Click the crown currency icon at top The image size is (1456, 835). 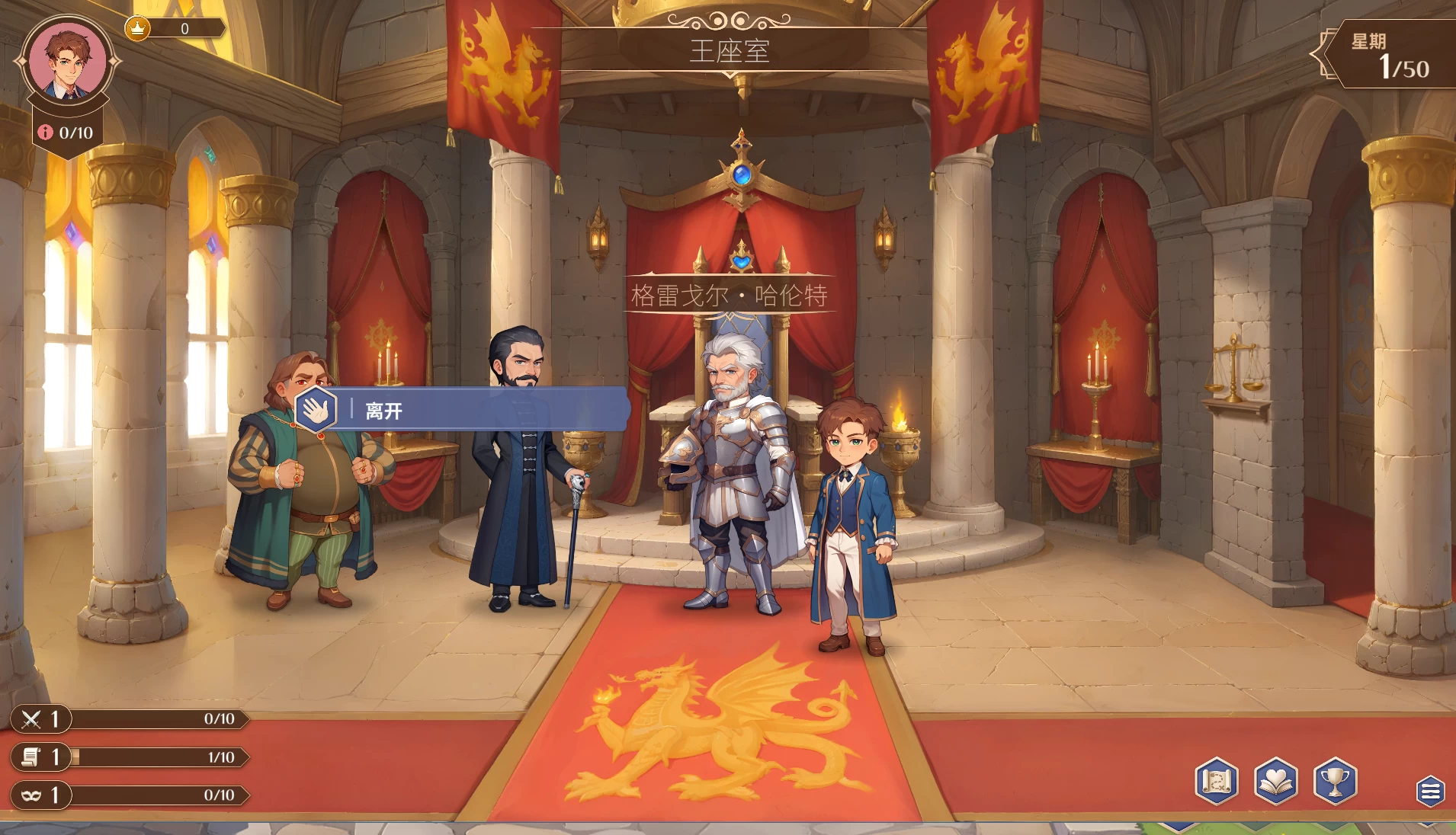(x=137, y=27)
